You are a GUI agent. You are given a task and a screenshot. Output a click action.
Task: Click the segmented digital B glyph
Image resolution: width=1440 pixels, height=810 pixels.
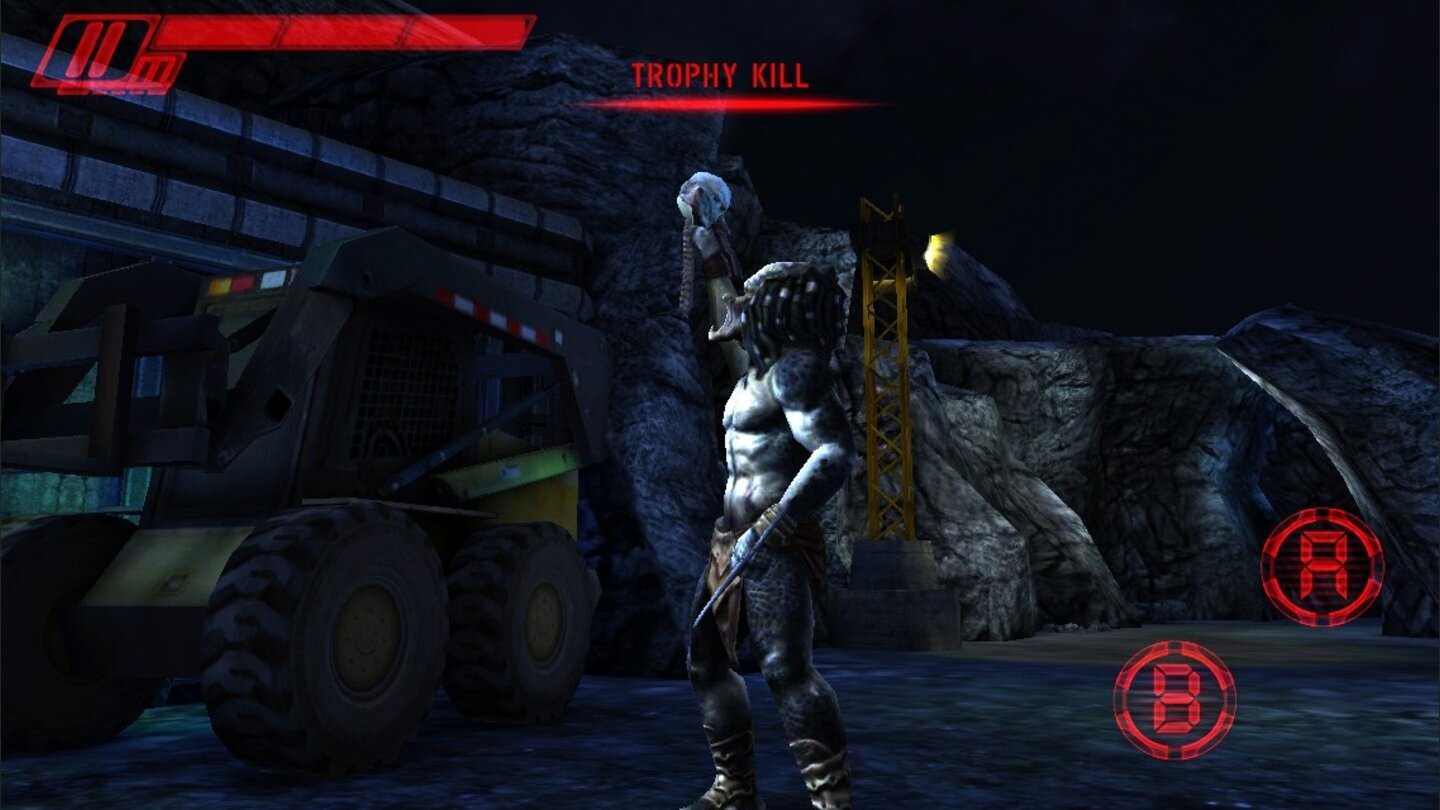(x=1175, y=702)
